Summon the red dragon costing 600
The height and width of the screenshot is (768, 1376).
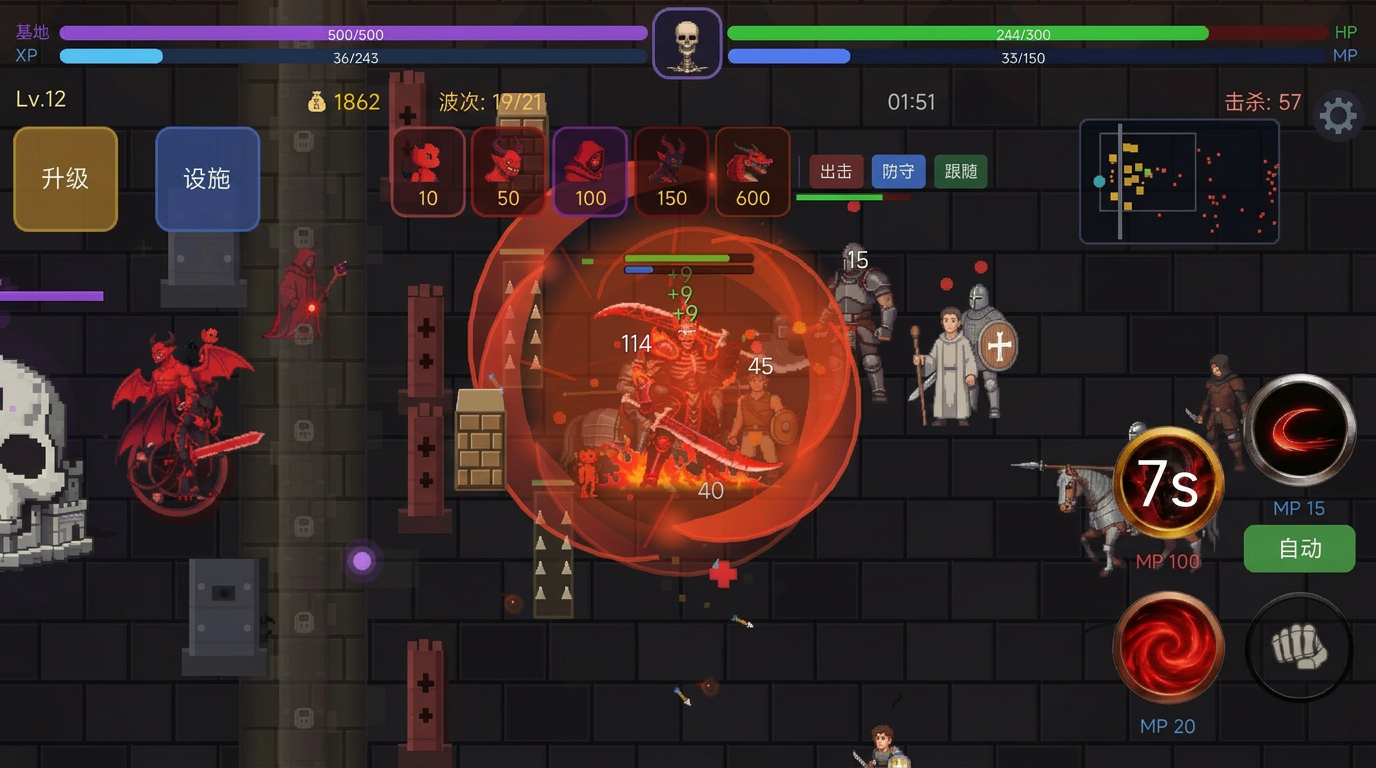tap(752, 171)
